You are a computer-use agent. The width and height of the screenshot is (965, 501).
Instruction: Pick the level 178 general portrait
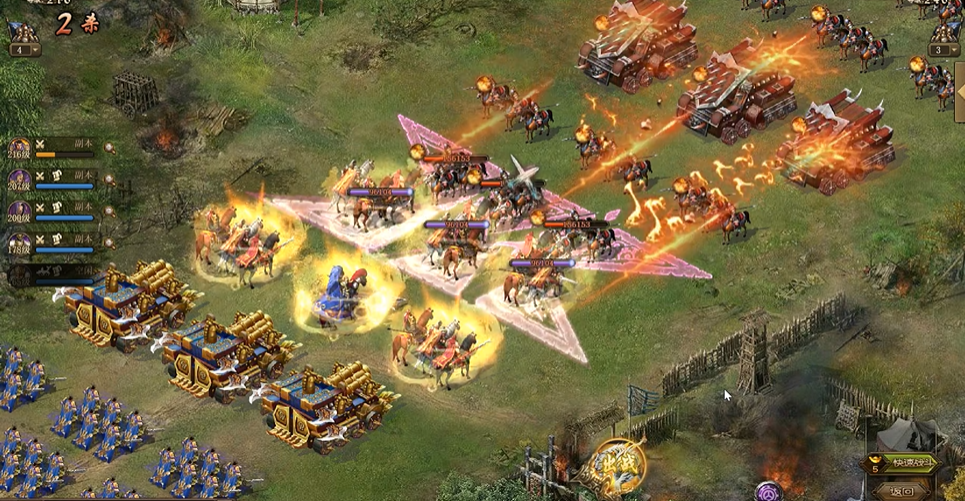click(20, 242)
